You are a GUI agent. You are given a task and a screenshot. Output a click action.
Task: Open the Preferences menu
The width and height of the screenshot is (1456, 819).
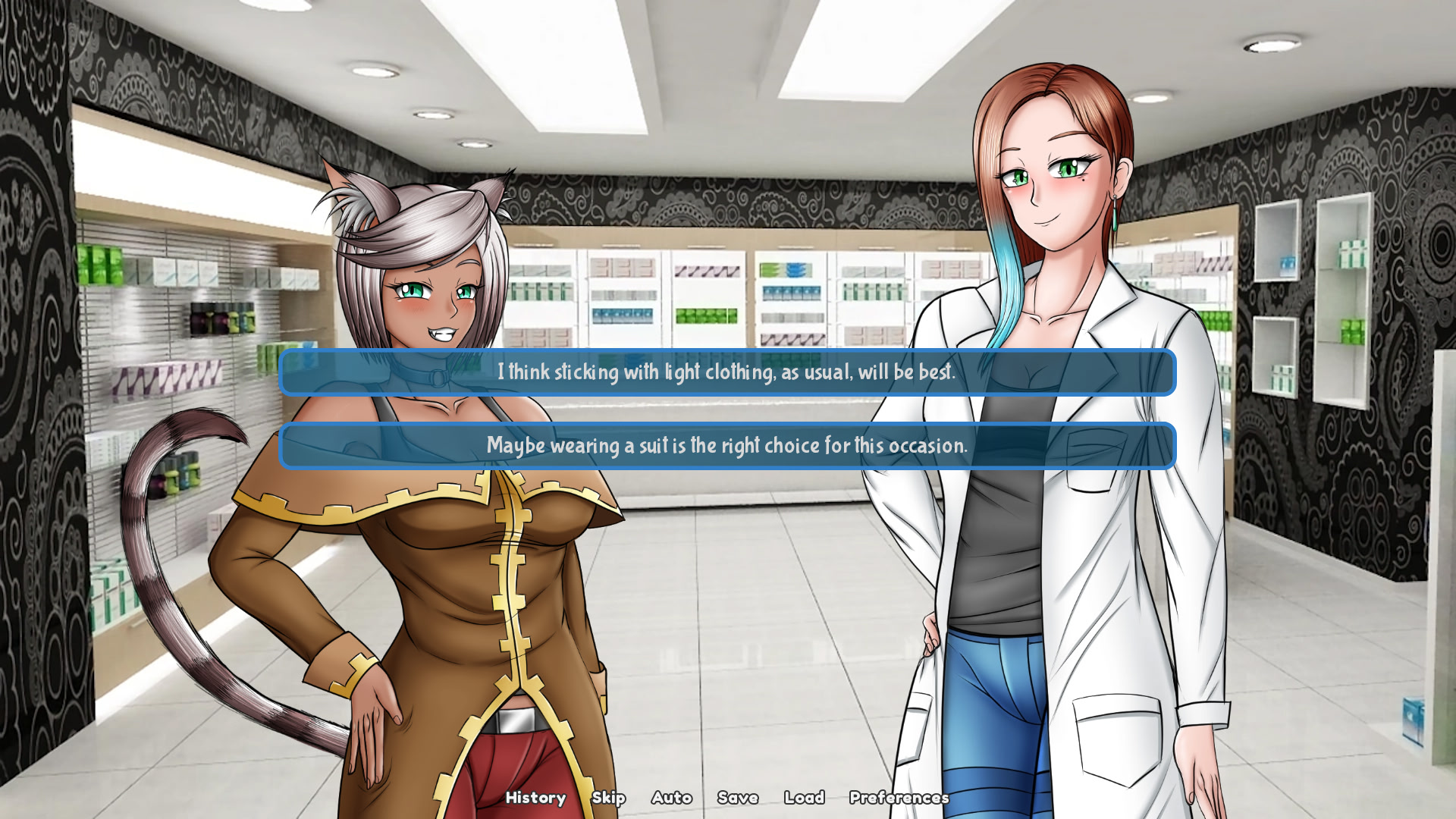click(898, 798)
